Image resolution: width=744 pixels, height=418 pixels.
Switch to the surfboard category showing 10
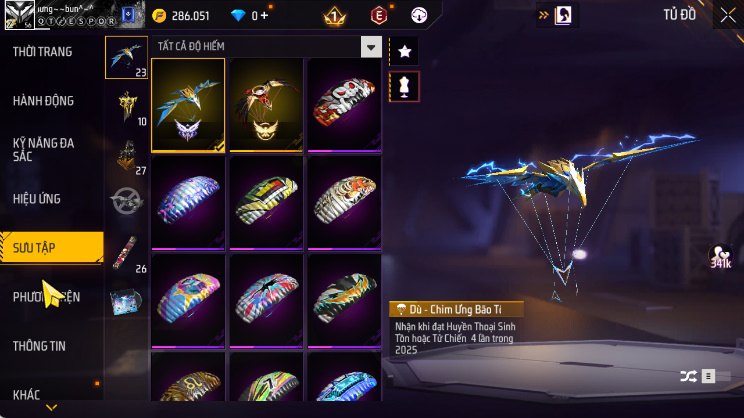tap(127, 106)
